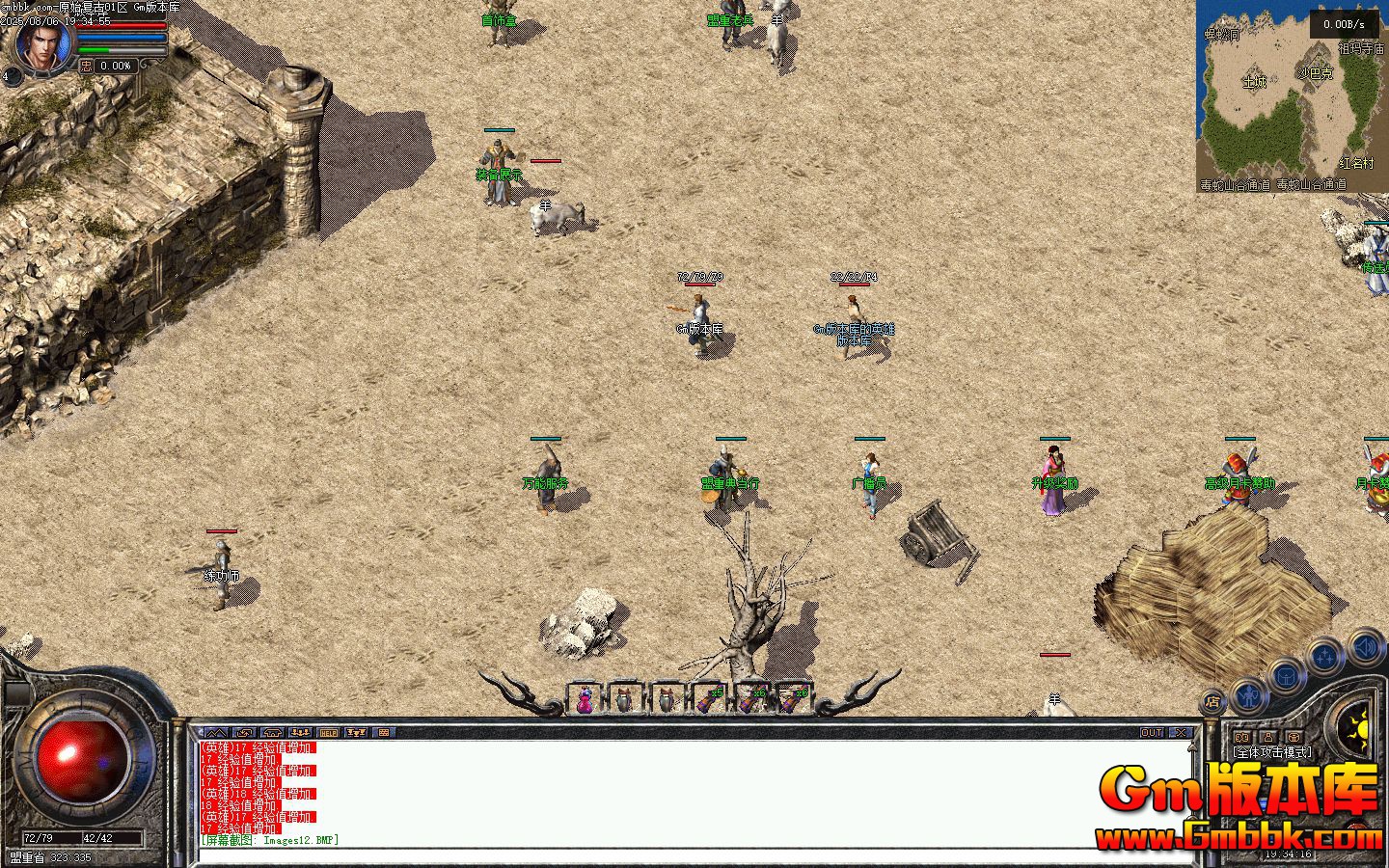The height and width of the screenshot is (868, 1389).
Task: Click the HELP button on chat bar
Action: [329, 733]
